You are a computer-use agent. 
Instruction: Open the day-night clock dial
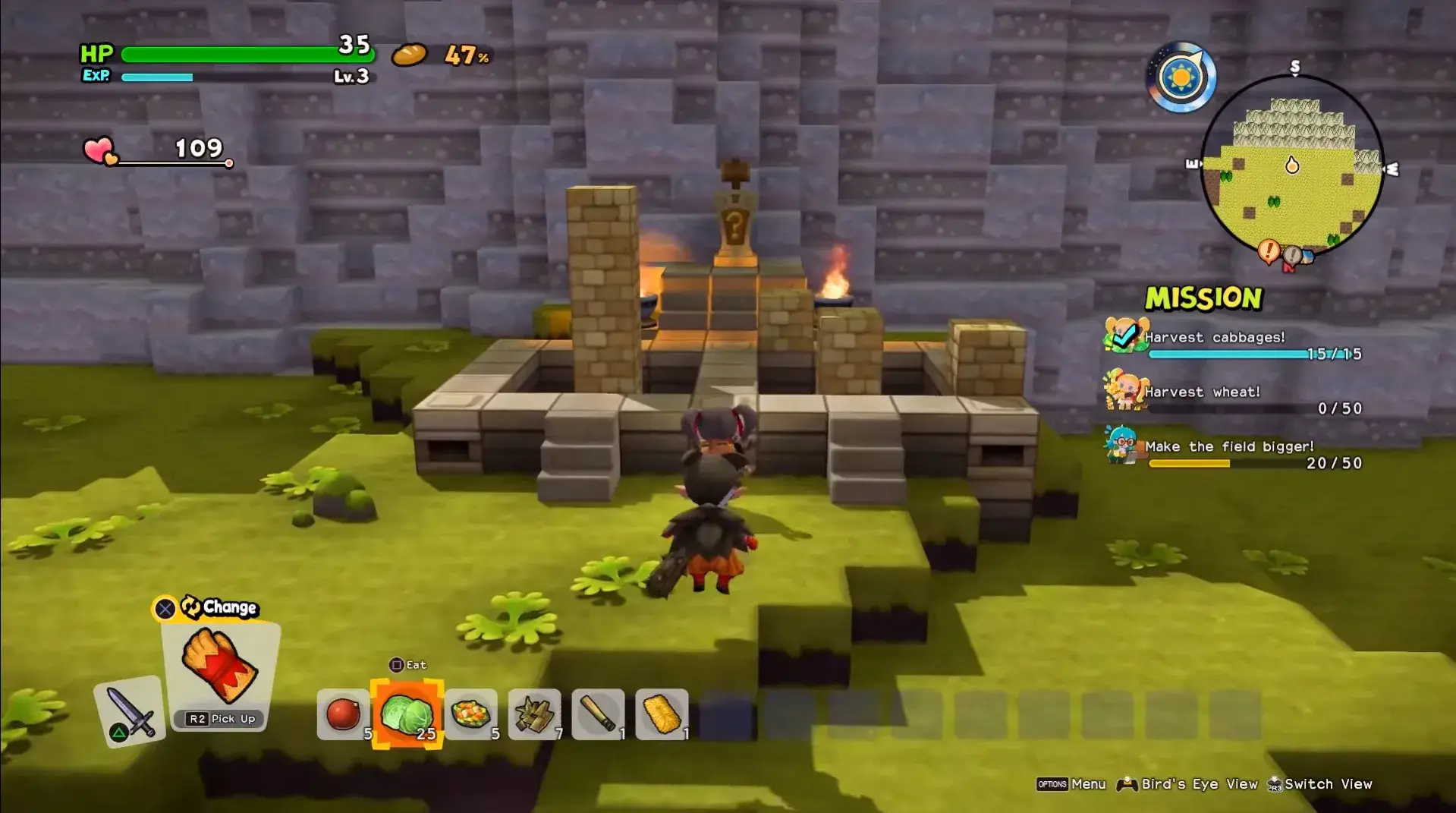click(x=1181, y=78)
